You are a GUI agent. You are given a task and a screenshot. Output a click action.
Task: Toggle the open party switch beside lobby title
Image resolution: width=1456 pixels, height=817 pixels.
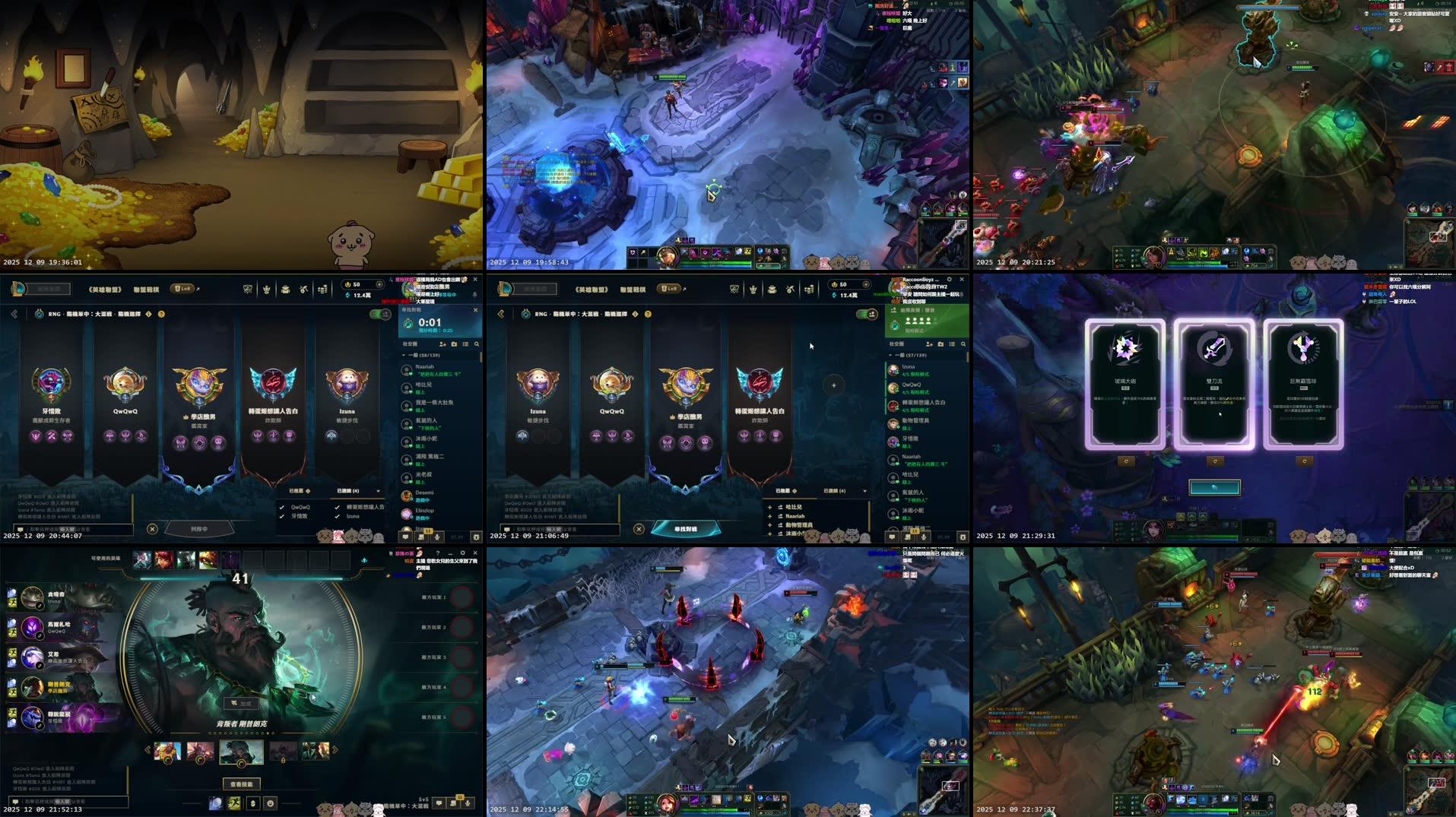[379, 313]
